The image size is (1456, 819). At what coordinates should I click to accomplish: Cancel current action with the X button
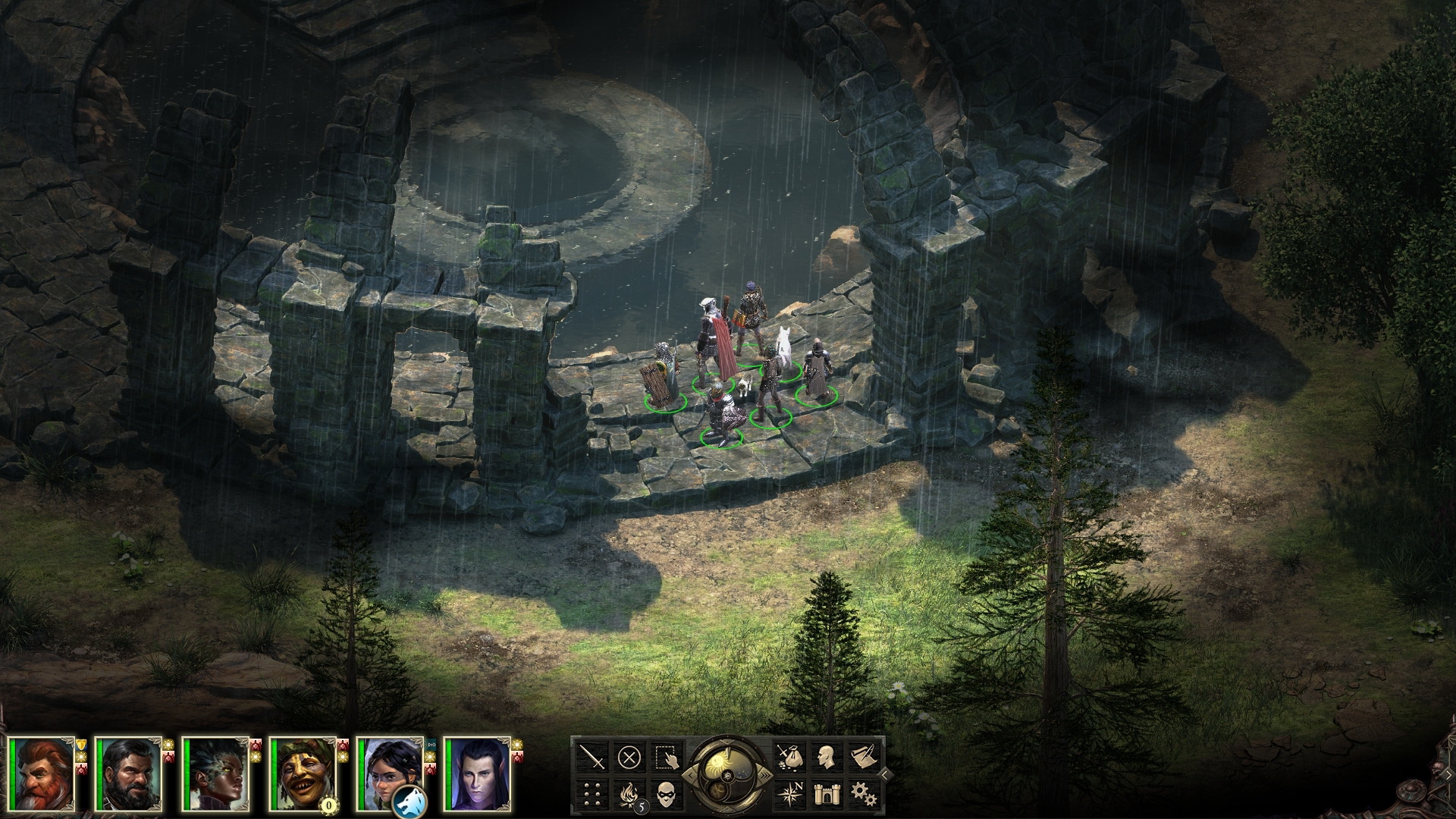coord(628,756)
